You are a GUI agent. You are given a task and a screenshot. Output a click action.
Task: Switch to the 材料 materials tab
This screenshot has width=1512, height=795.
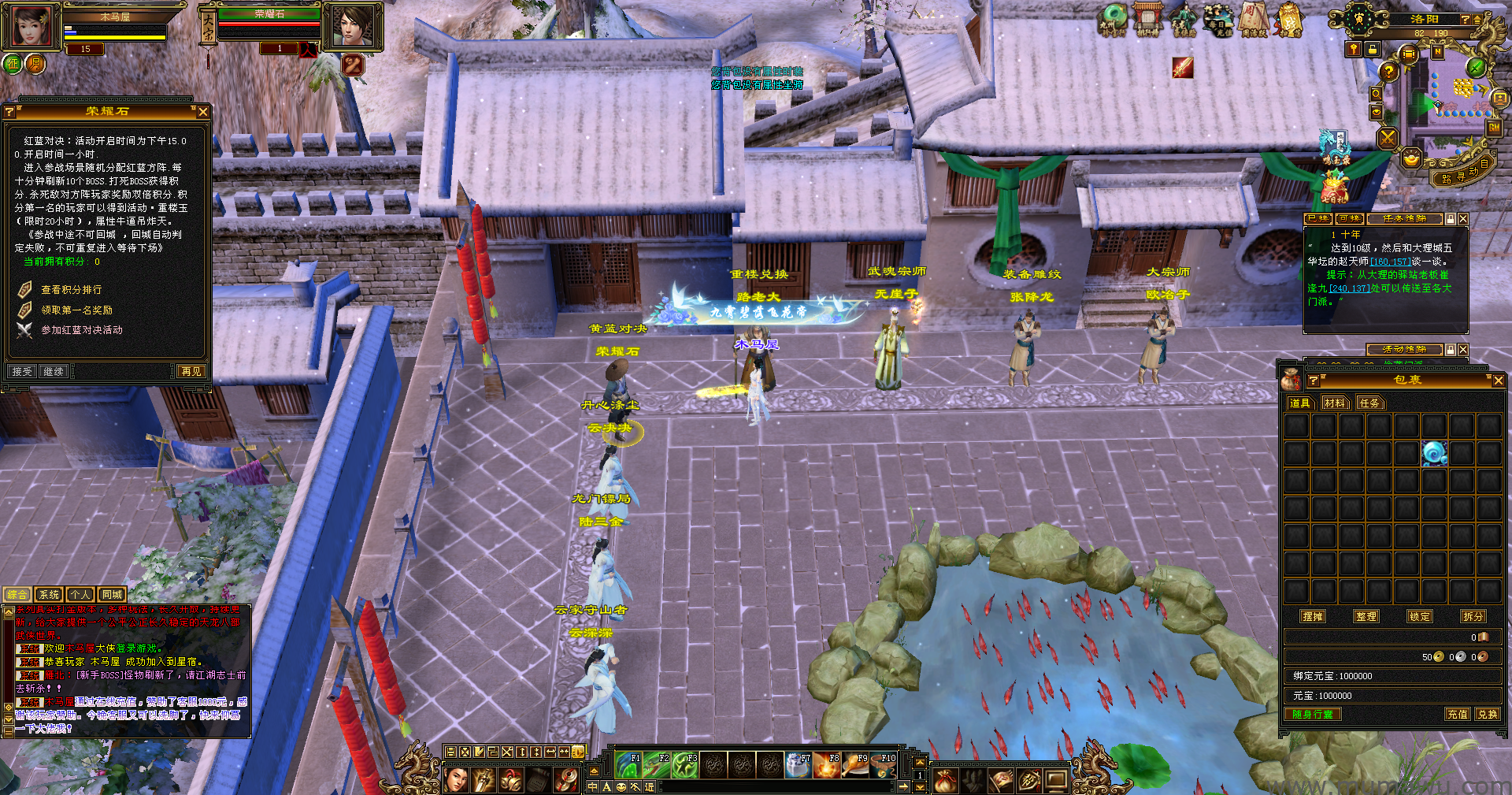tap(1335, 403)
